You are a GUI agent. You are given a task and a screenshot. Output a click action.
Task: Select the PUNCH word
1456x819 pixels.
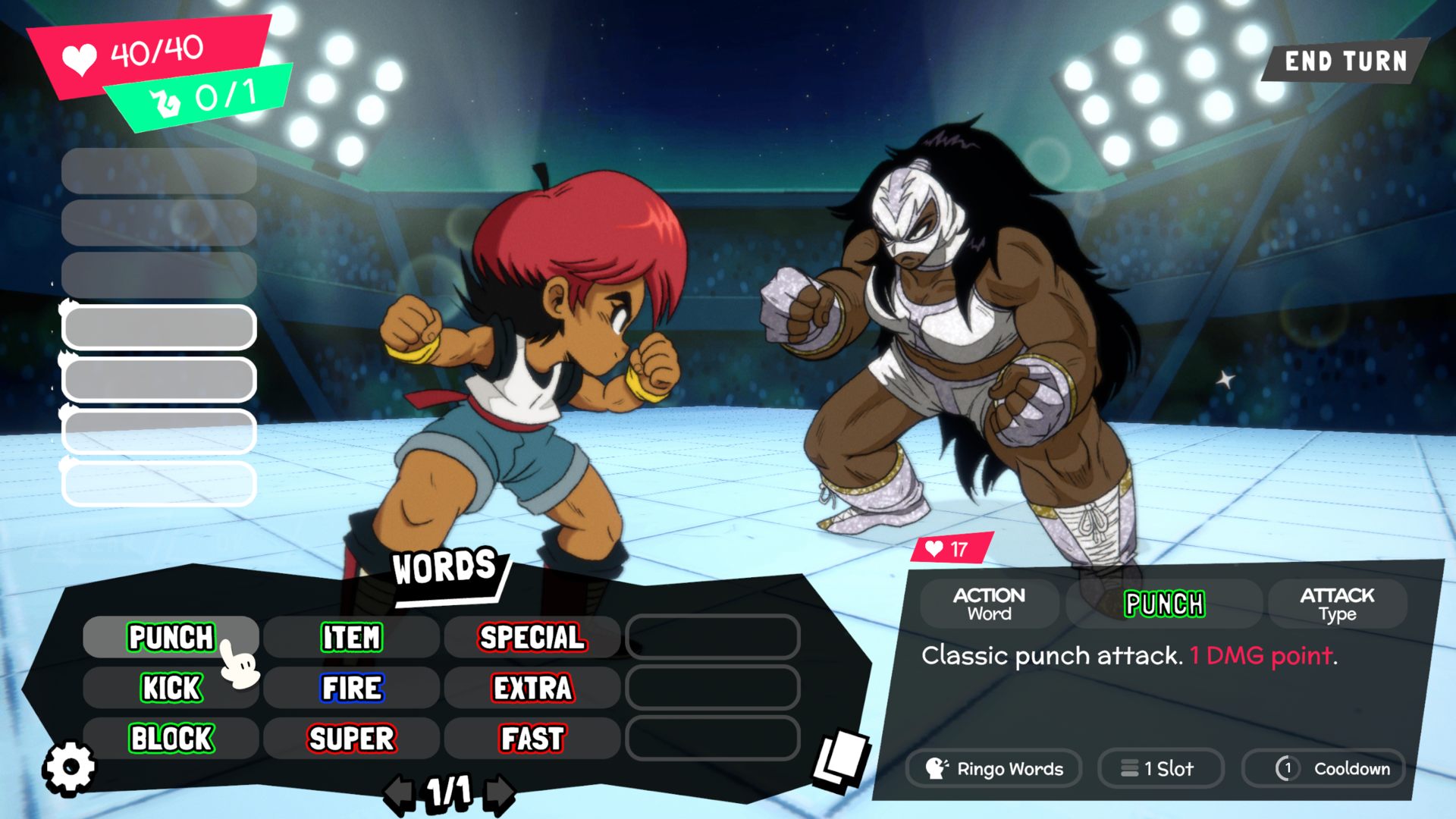tap(171, 637)
